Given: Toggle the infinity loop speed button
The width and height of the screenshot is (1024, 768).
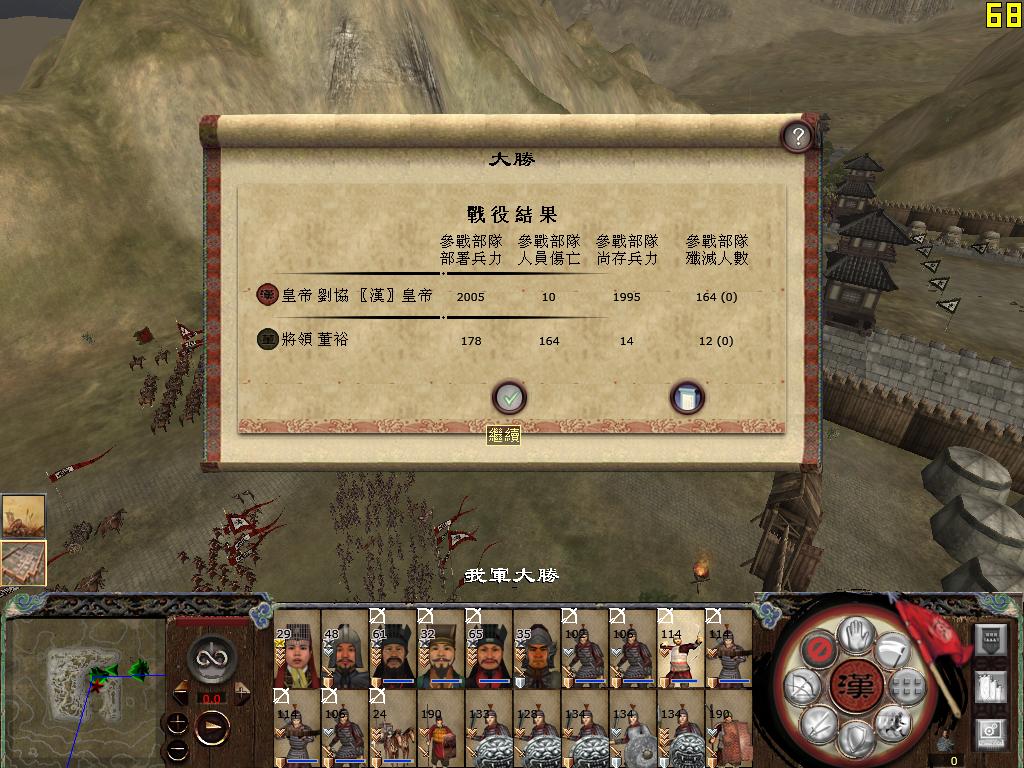Looking at the screenshot, I should [211, 657].
